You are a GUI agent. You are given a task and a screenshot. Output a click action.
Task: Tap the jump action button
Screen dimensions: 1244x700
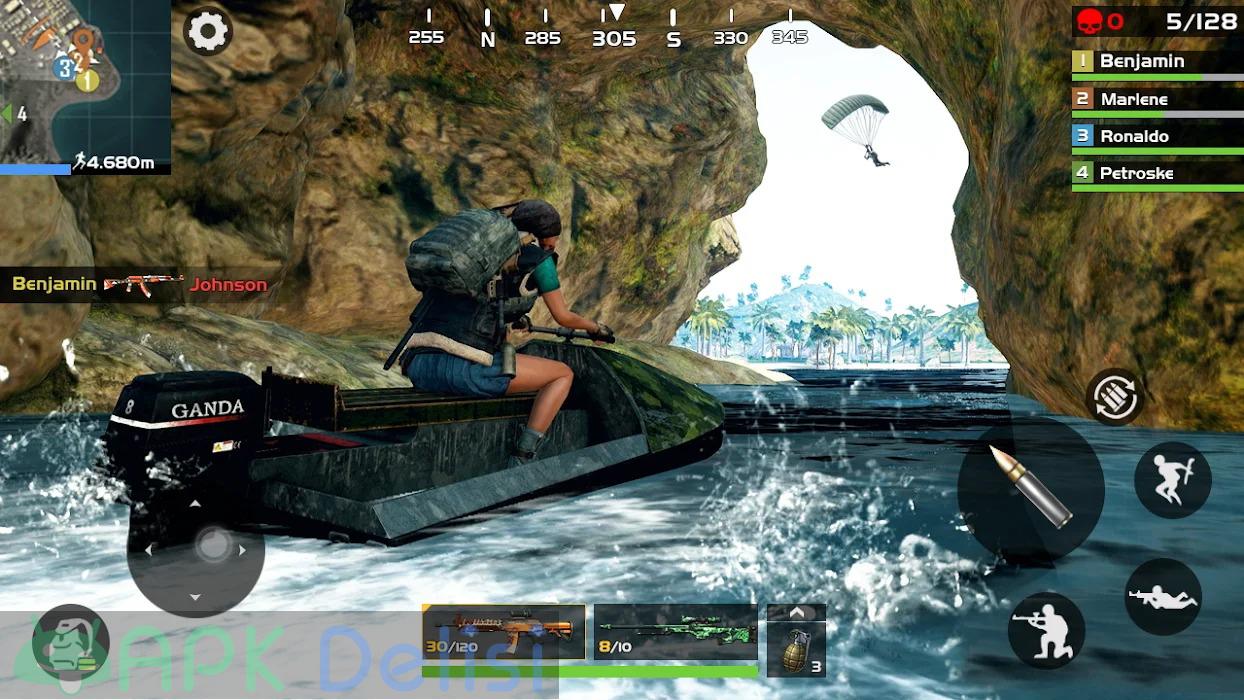1172,480
